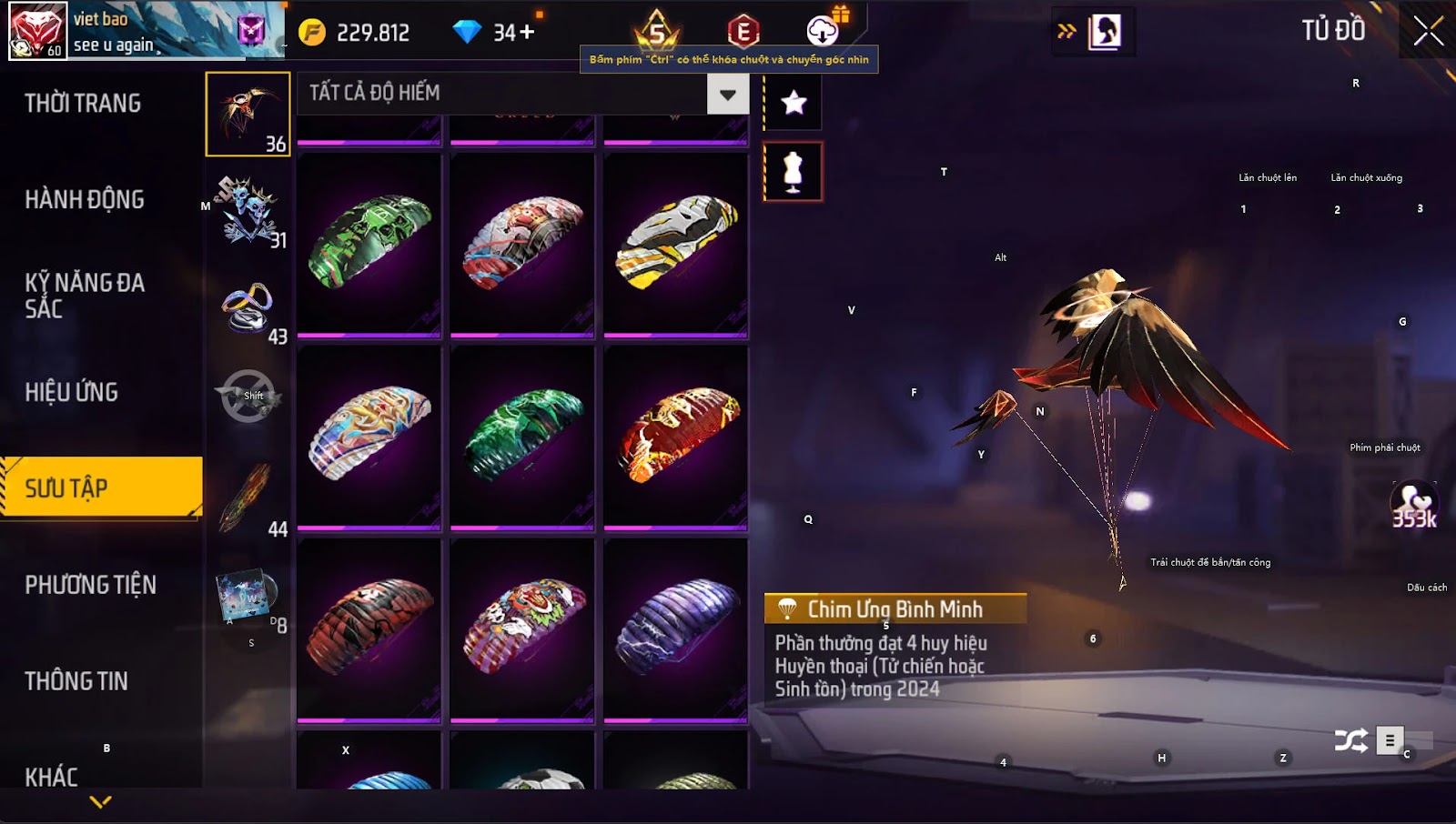Select the fiery red-orange parachute skin
The height and width of the screenshot is (824, 1456).
coord(676,437)
